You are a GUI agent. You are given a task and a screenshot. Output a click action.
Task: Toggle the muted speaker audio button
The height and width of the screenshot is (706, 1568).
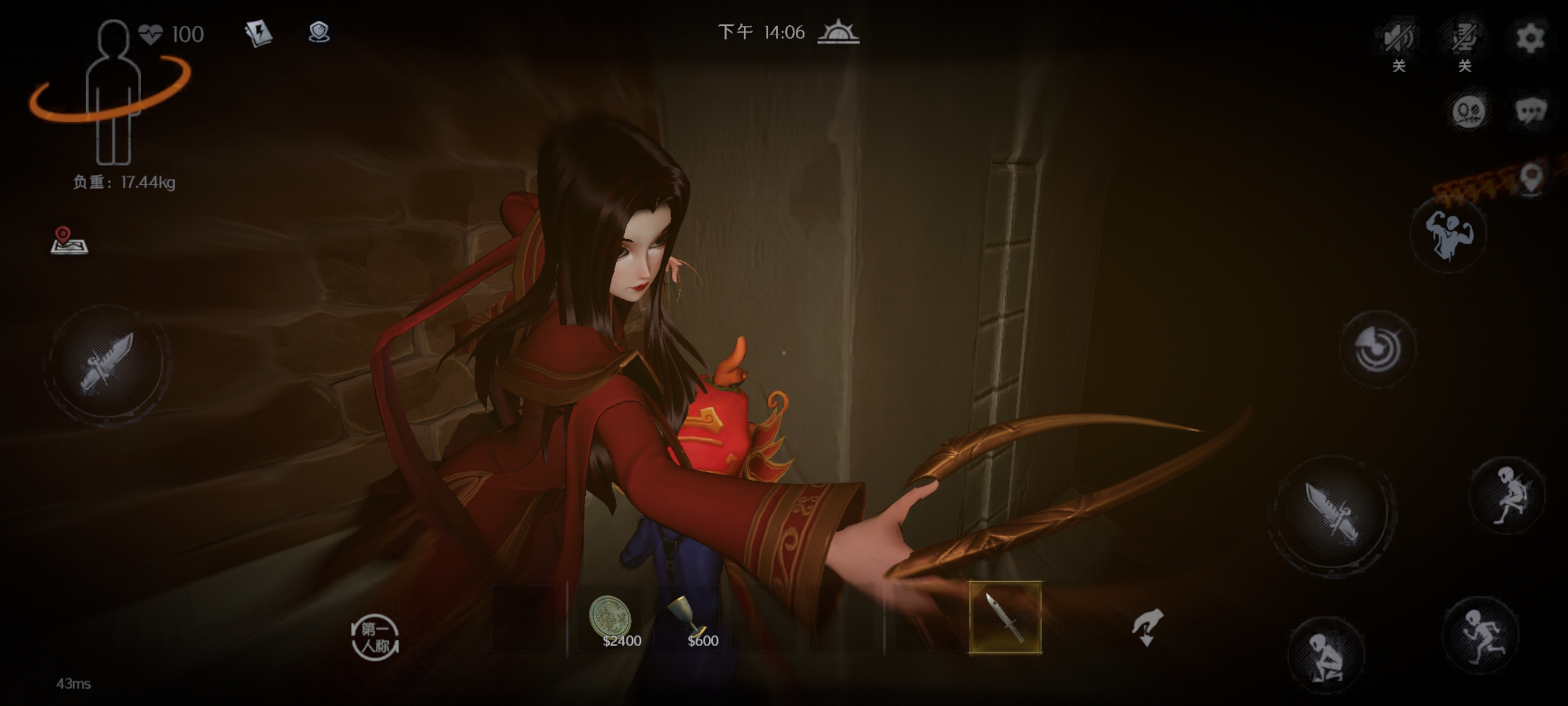[x=1398, y=38]
